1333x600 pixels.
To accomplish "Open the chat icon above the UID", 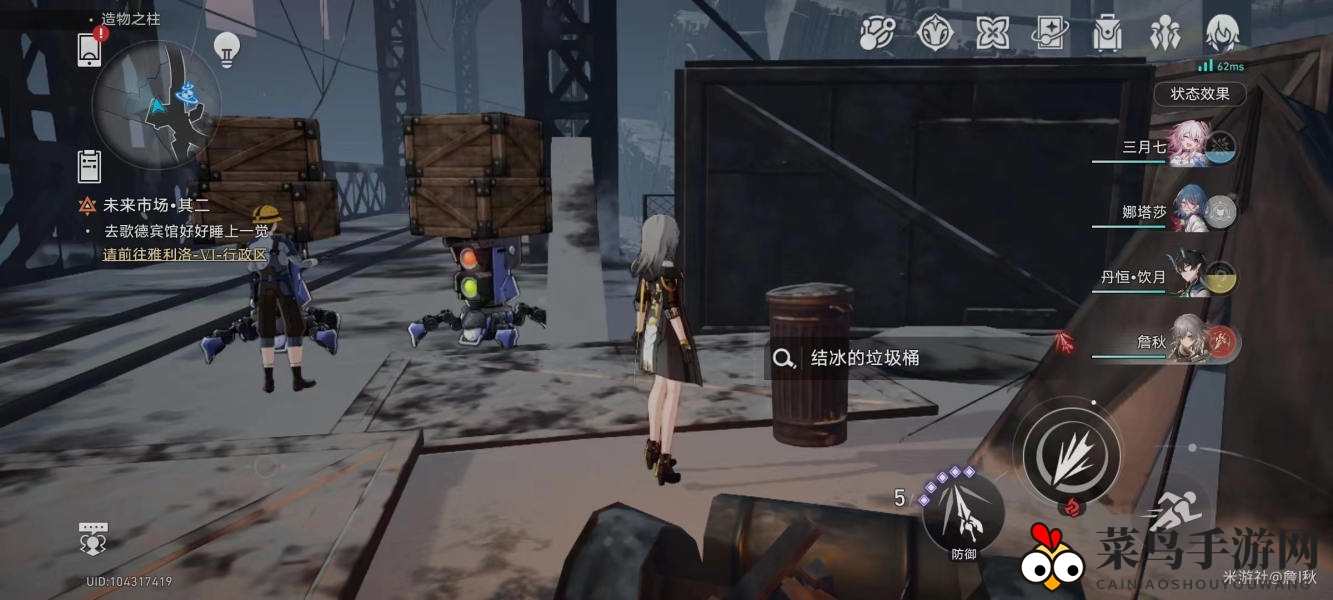I will click(x=93, y=537).
